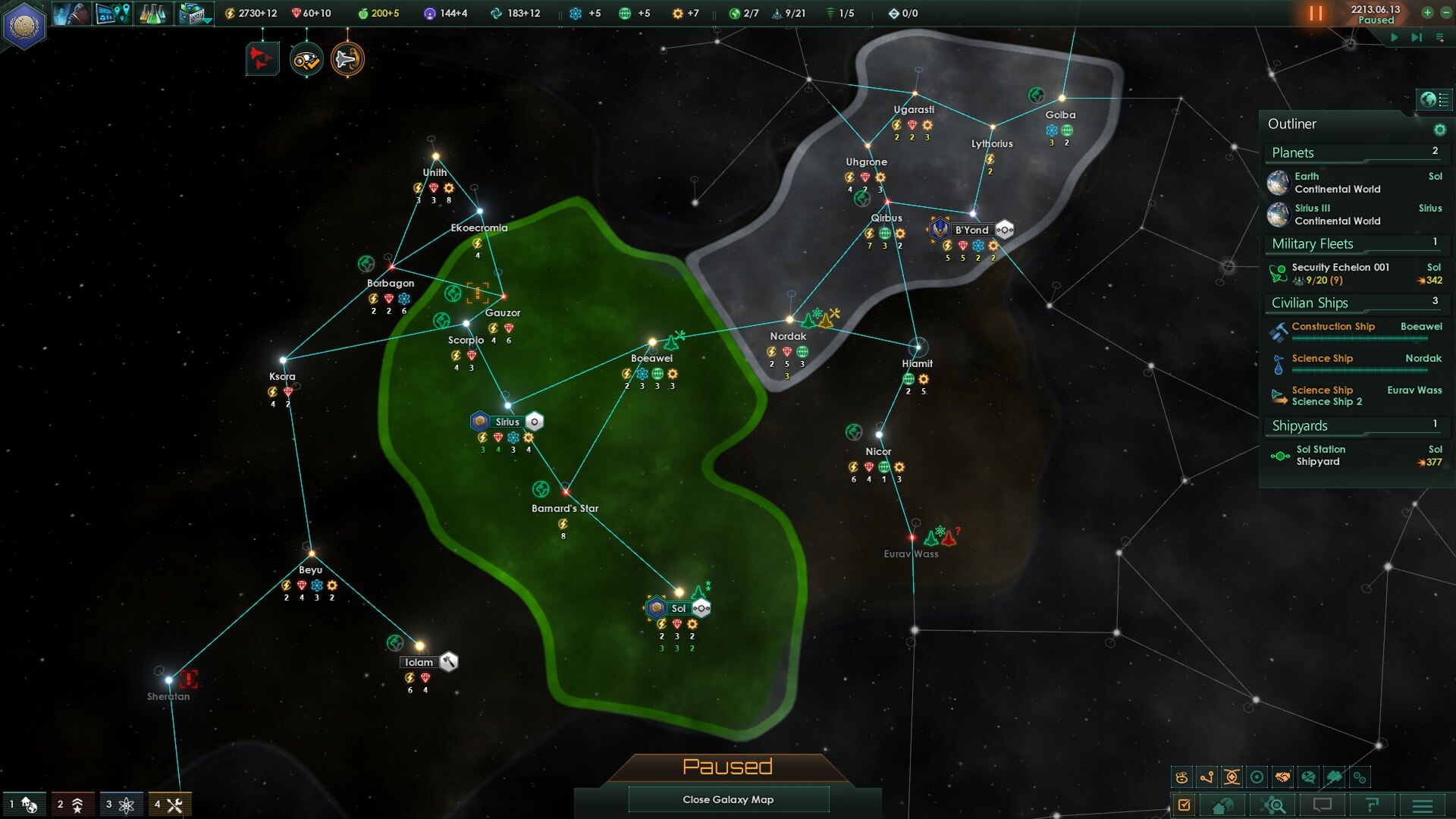Open the Outliner settings gear
The image size is (1456, 819).
(1439, 130)
